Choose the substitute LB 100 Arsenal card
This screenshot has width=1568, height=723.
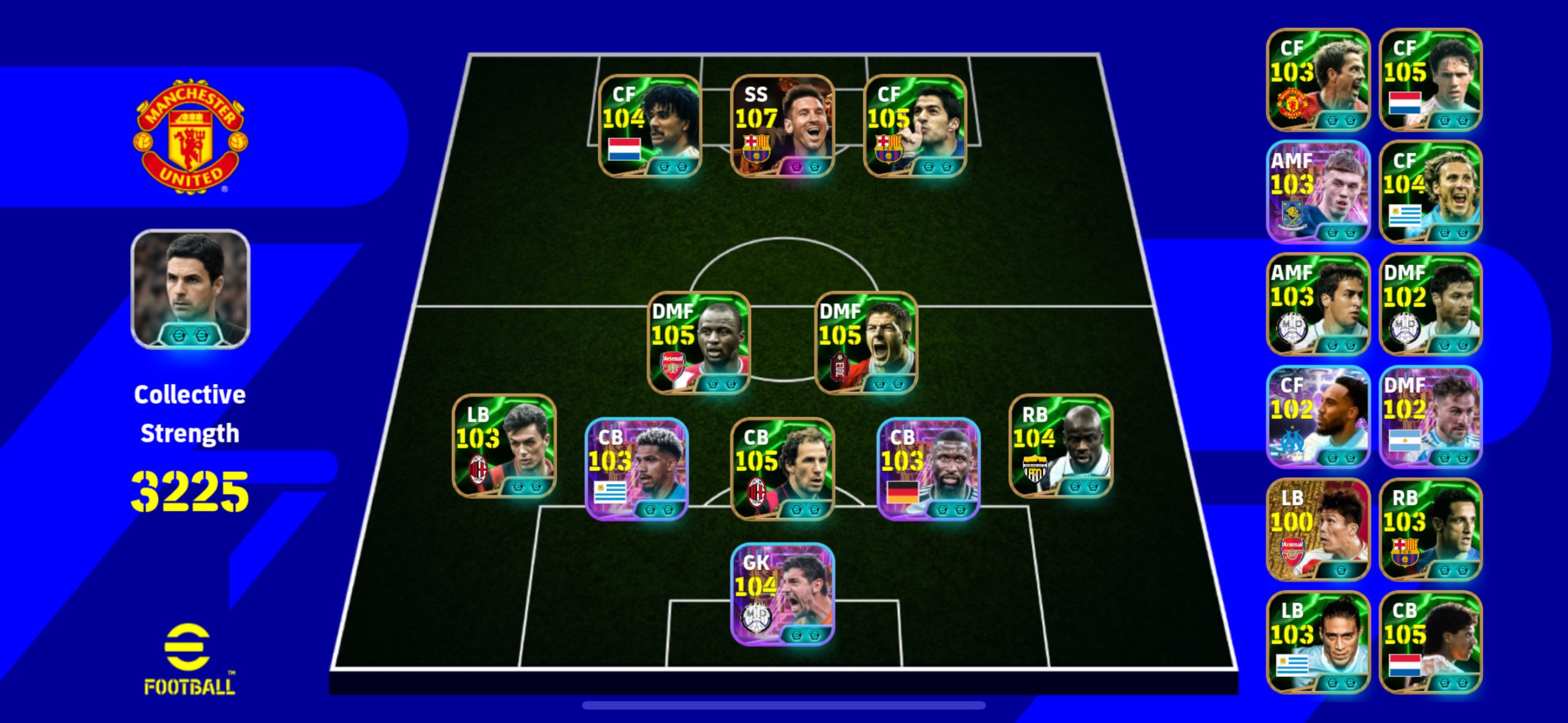point(1318,530)
